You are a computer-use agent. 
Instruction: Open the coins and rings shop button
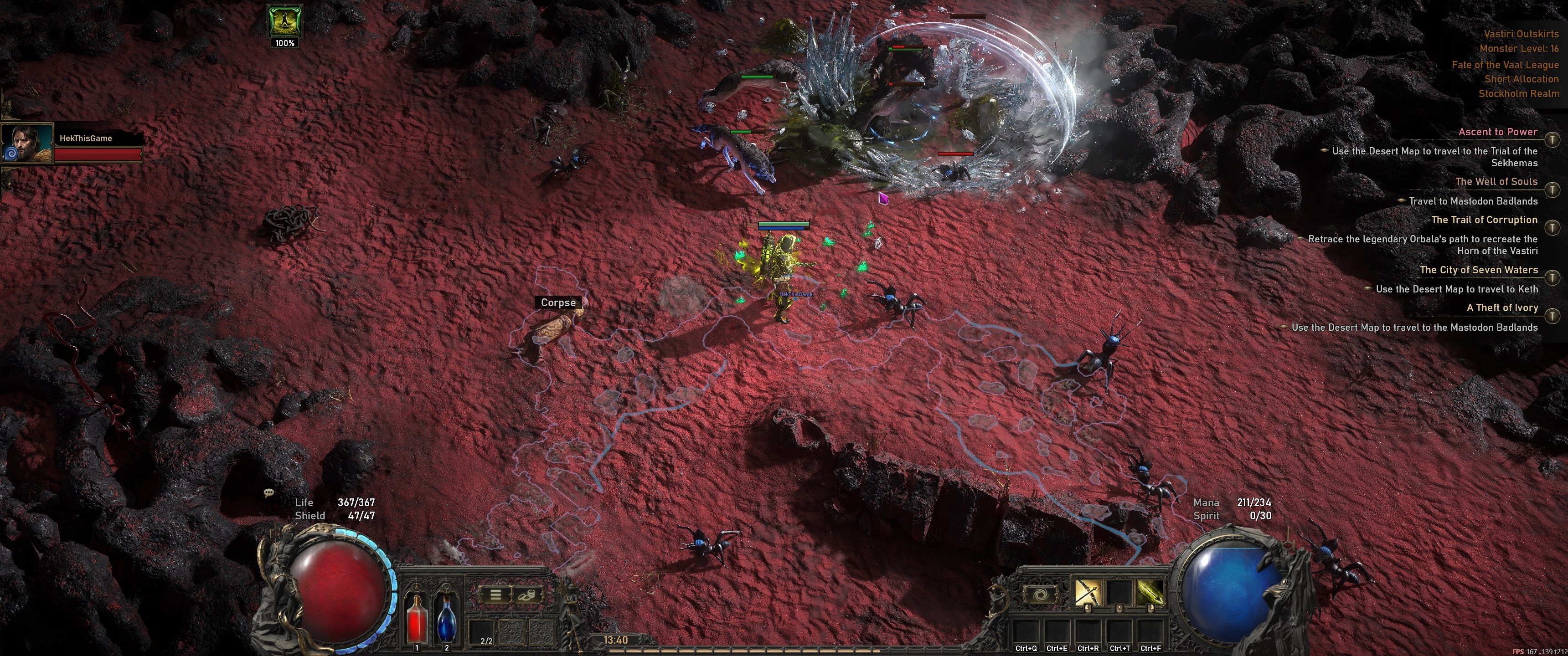pyautogui.click(x=526, y=594)
